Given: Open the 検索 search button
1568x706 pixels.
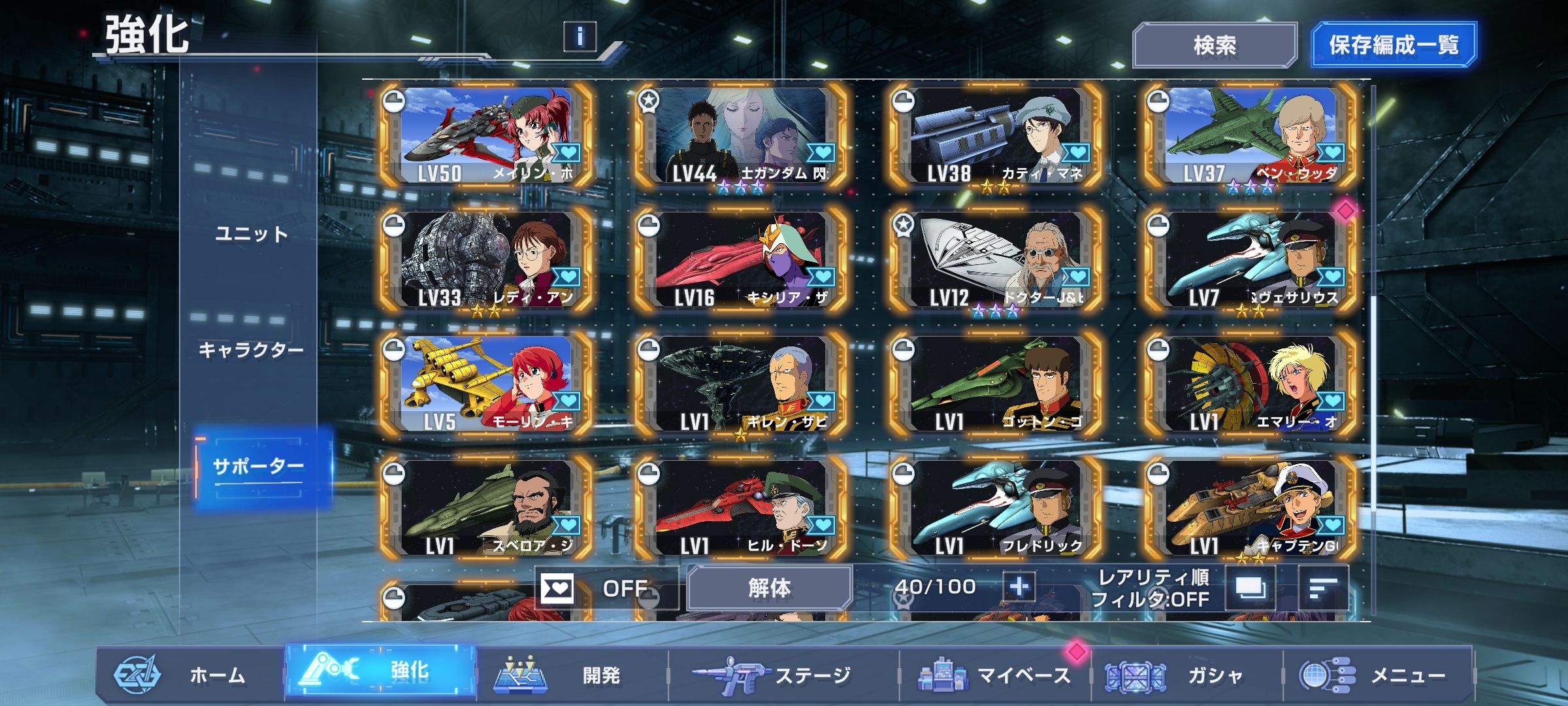Looking at the screenshot, I should 1215,45.
